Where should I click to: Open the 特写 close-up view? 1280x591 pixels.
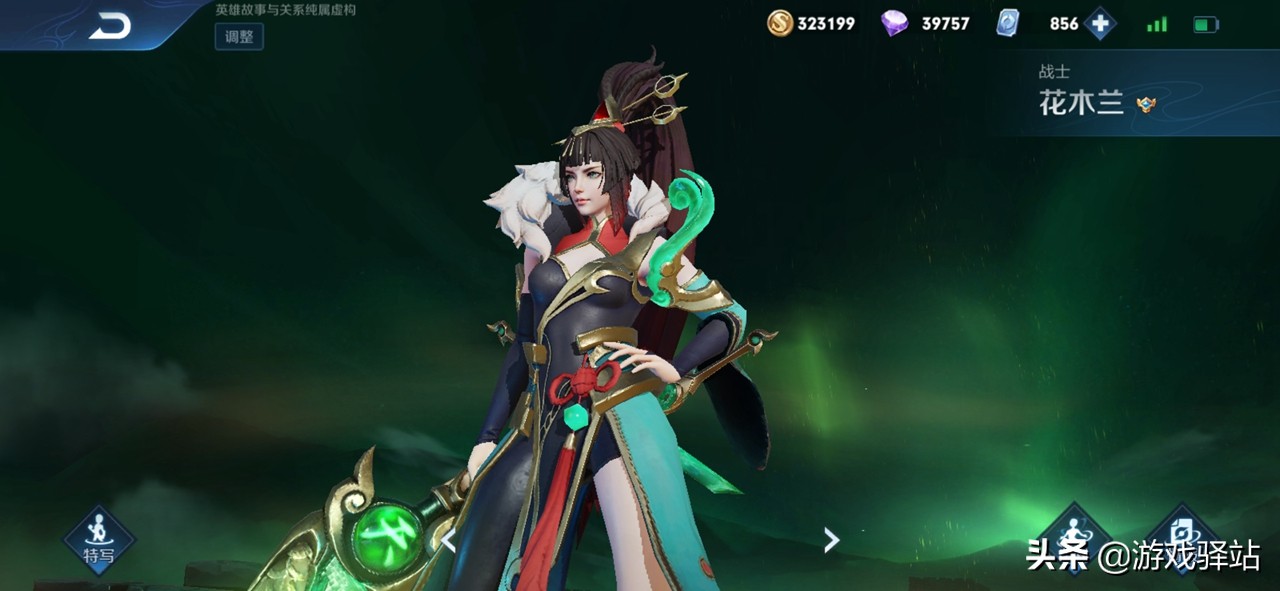[x=98, y=541]
